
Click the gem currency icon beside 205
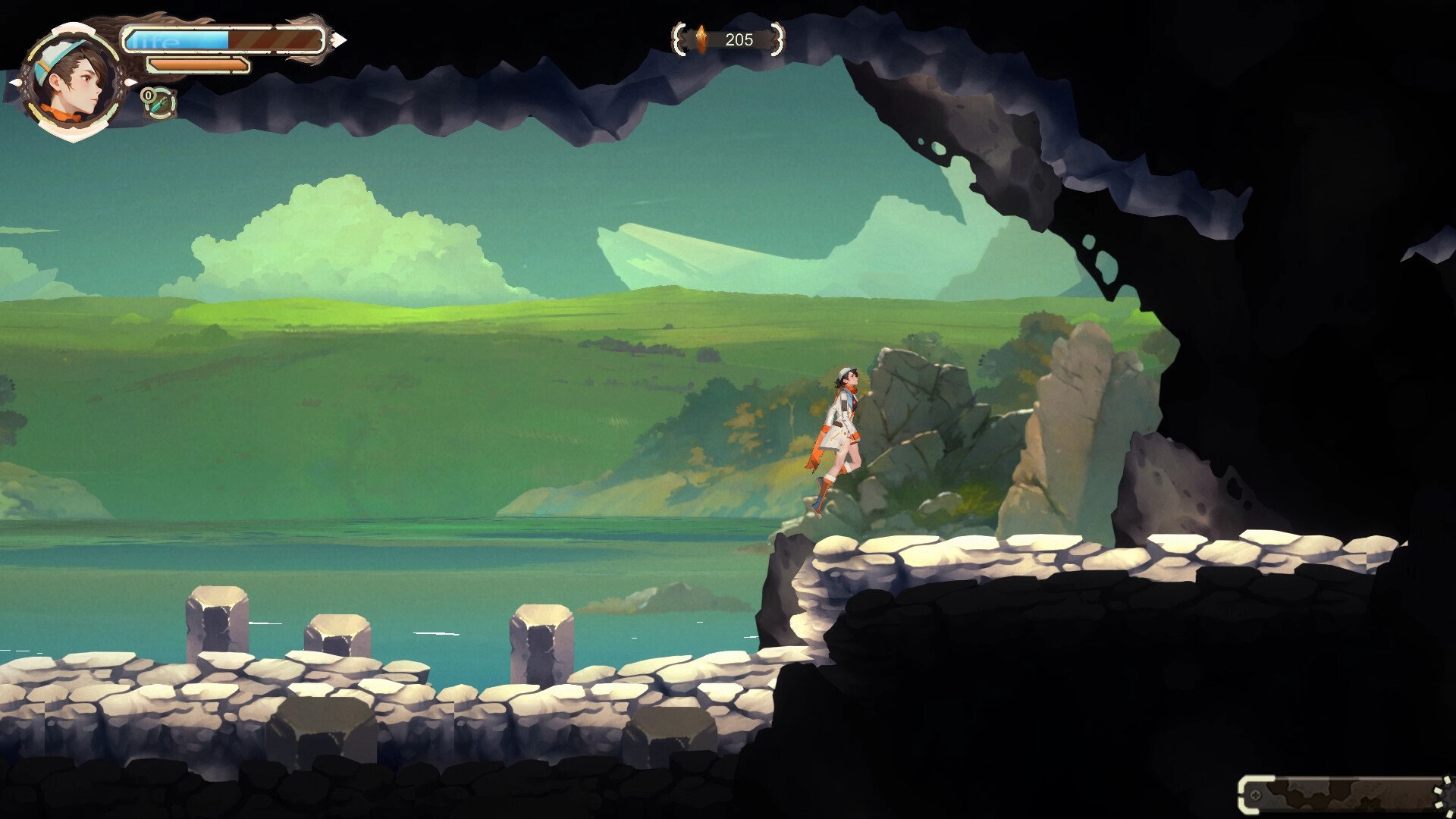click(701, 38)
